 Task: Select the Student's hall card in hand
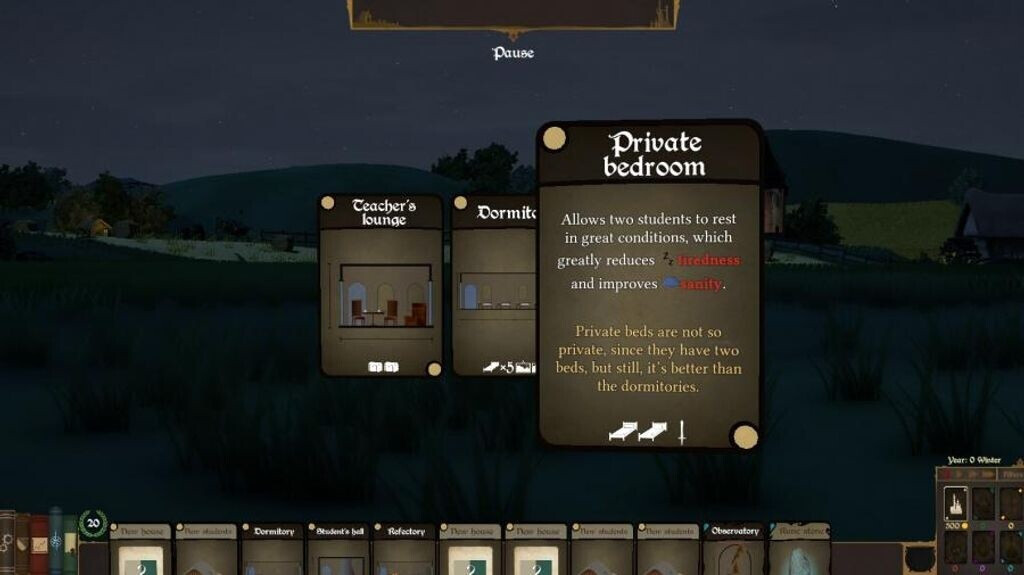point(339,548)
